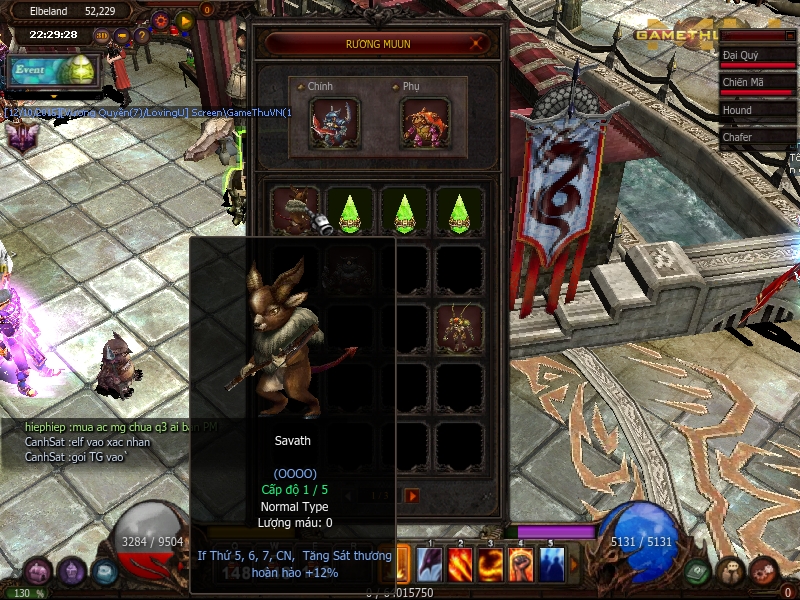Close the Rương Muun window
This screenshot has height=600, width=800.
(x=478, y=44)
